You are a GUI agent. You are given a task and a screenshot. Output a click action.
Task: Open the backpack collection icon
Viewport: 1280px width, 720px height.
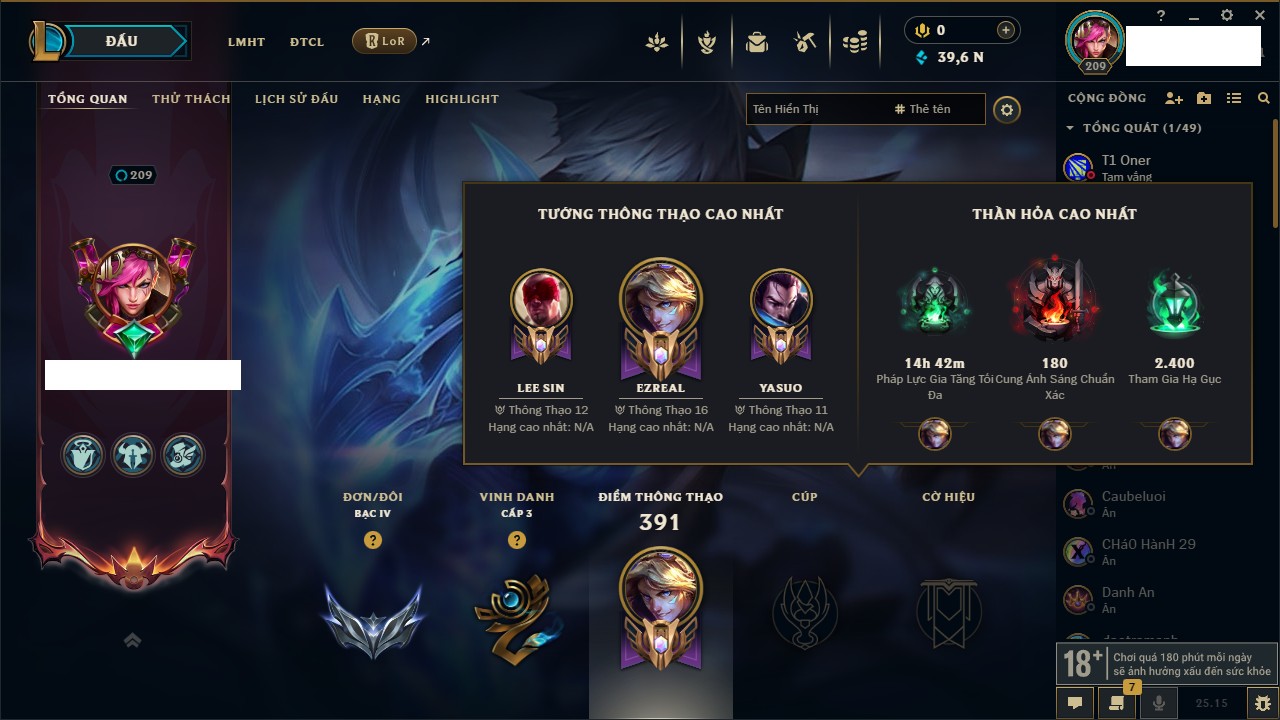pyautogui.click(x=757, y=42)
